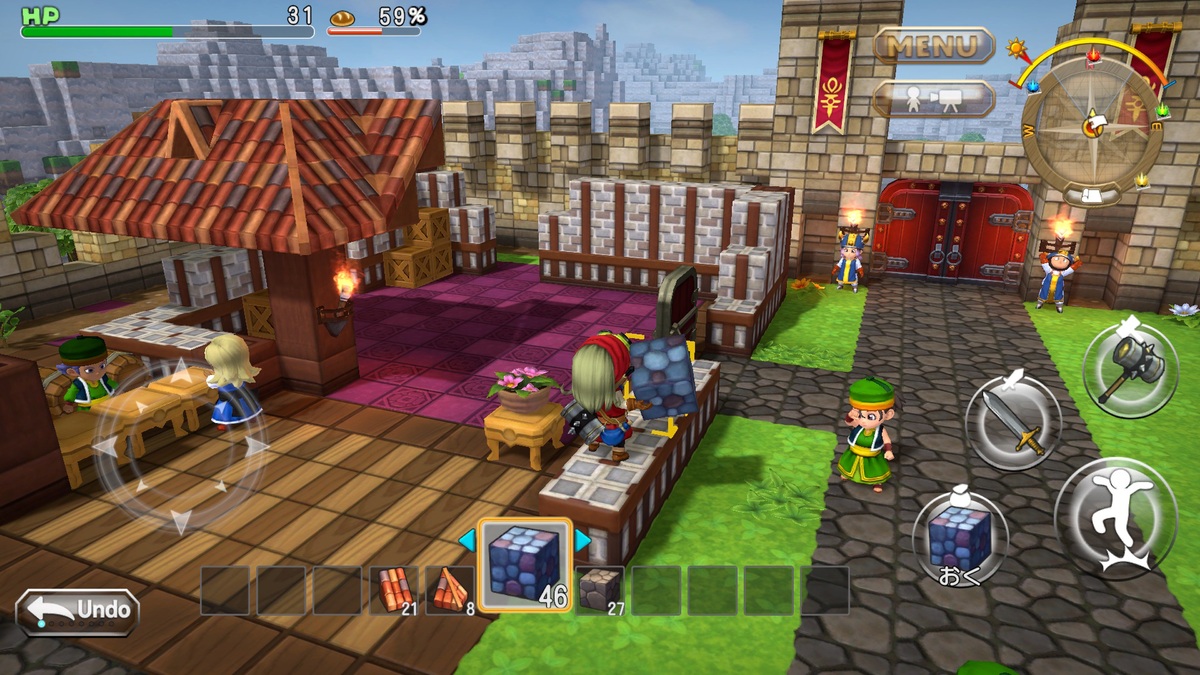This screenshot has height=675, width=1200.
Task: Cycle hotbar right with the blue arrow
Action: 582,541
